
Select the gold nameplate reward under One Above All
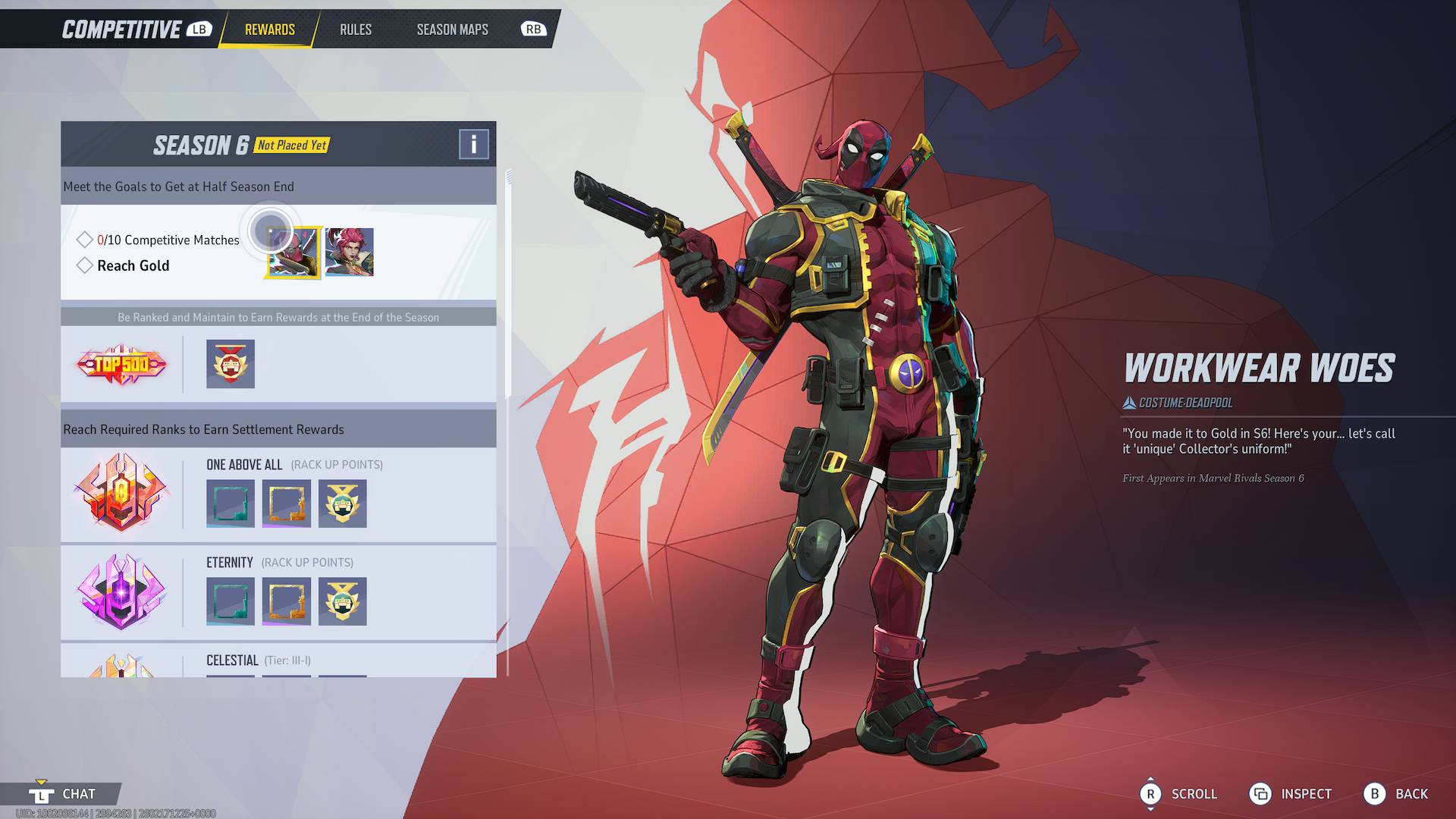click(286, 504)
